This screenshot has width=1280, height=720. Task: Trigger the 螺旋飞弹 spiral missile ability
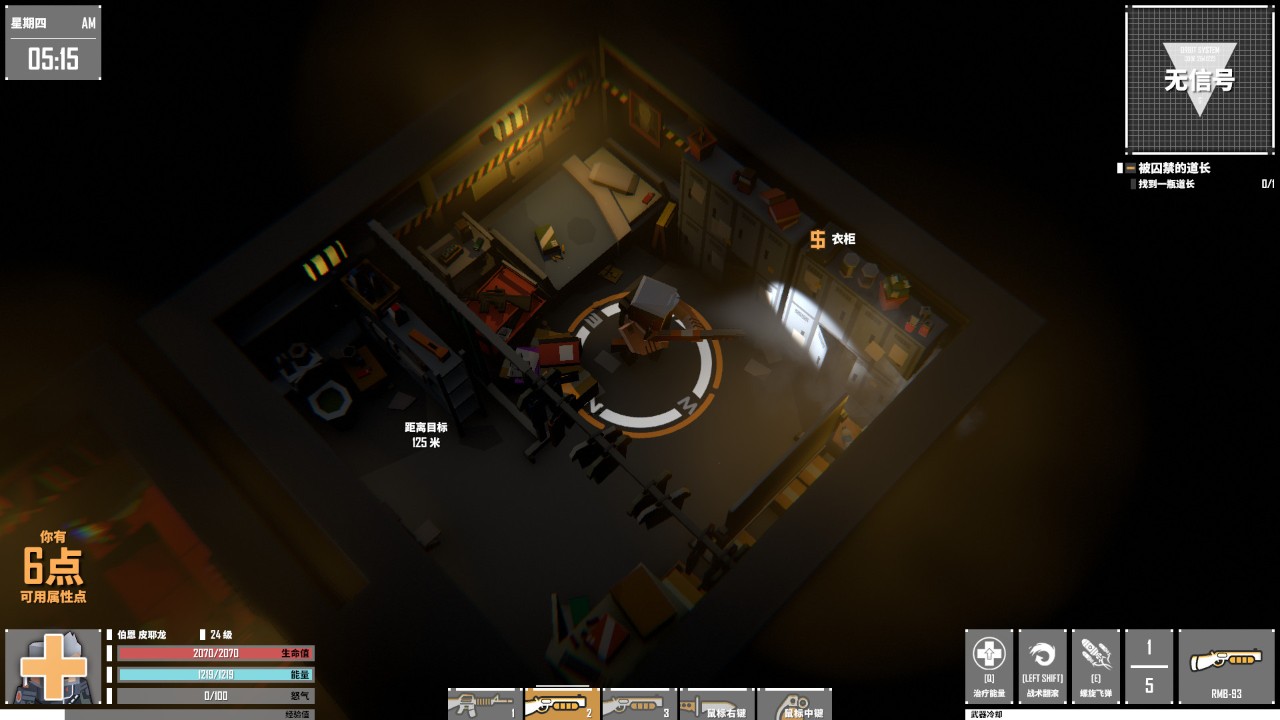pyautogui.click(x=1095, y=666)
